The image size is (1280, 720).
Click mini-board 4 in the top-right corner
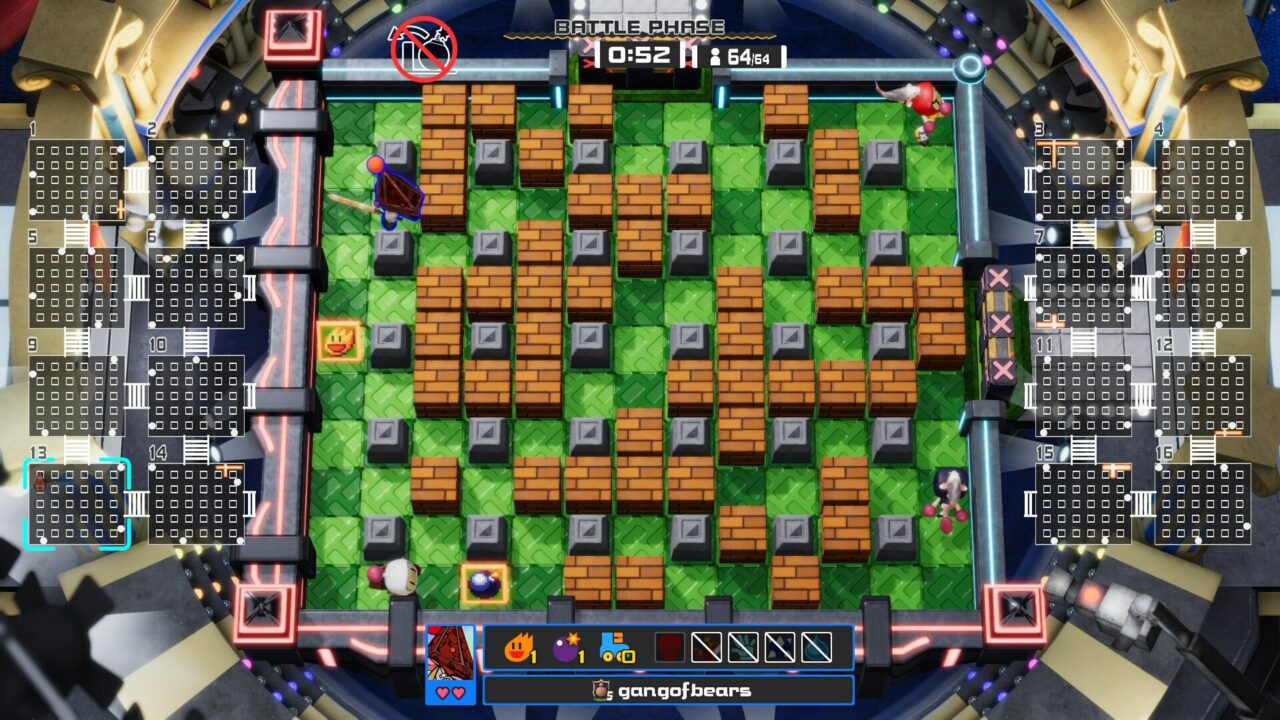click(1205, 180)
